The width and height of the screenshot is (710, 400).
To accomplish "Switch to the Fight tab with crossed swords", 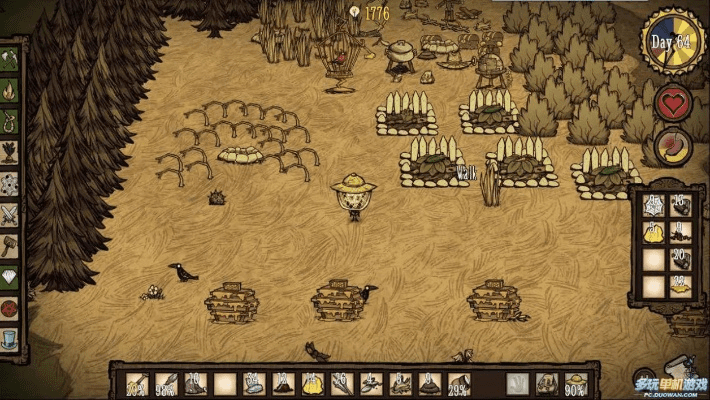I will pos(10,214).
